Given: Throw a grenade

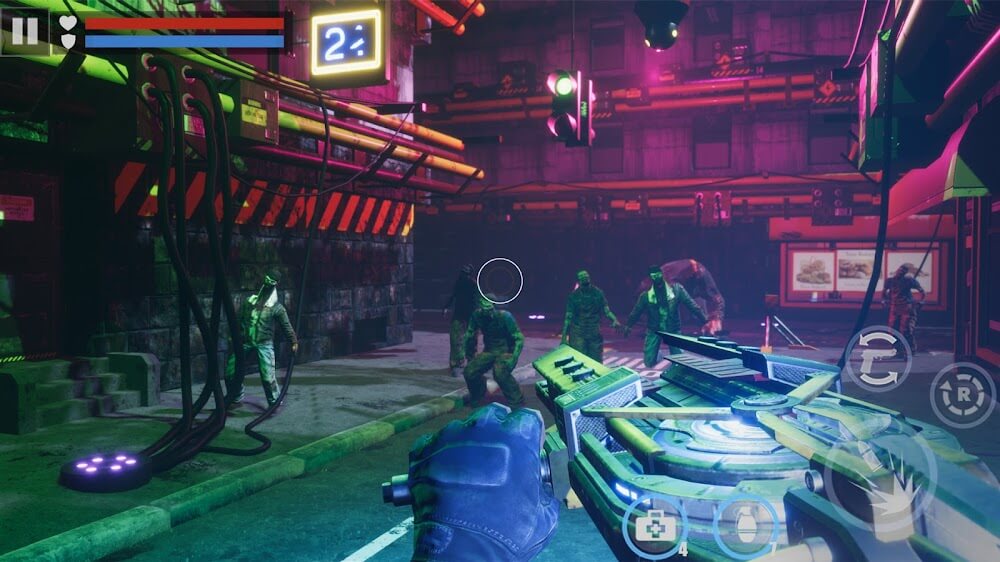Looking at the screenshot, I should (745, 525).
